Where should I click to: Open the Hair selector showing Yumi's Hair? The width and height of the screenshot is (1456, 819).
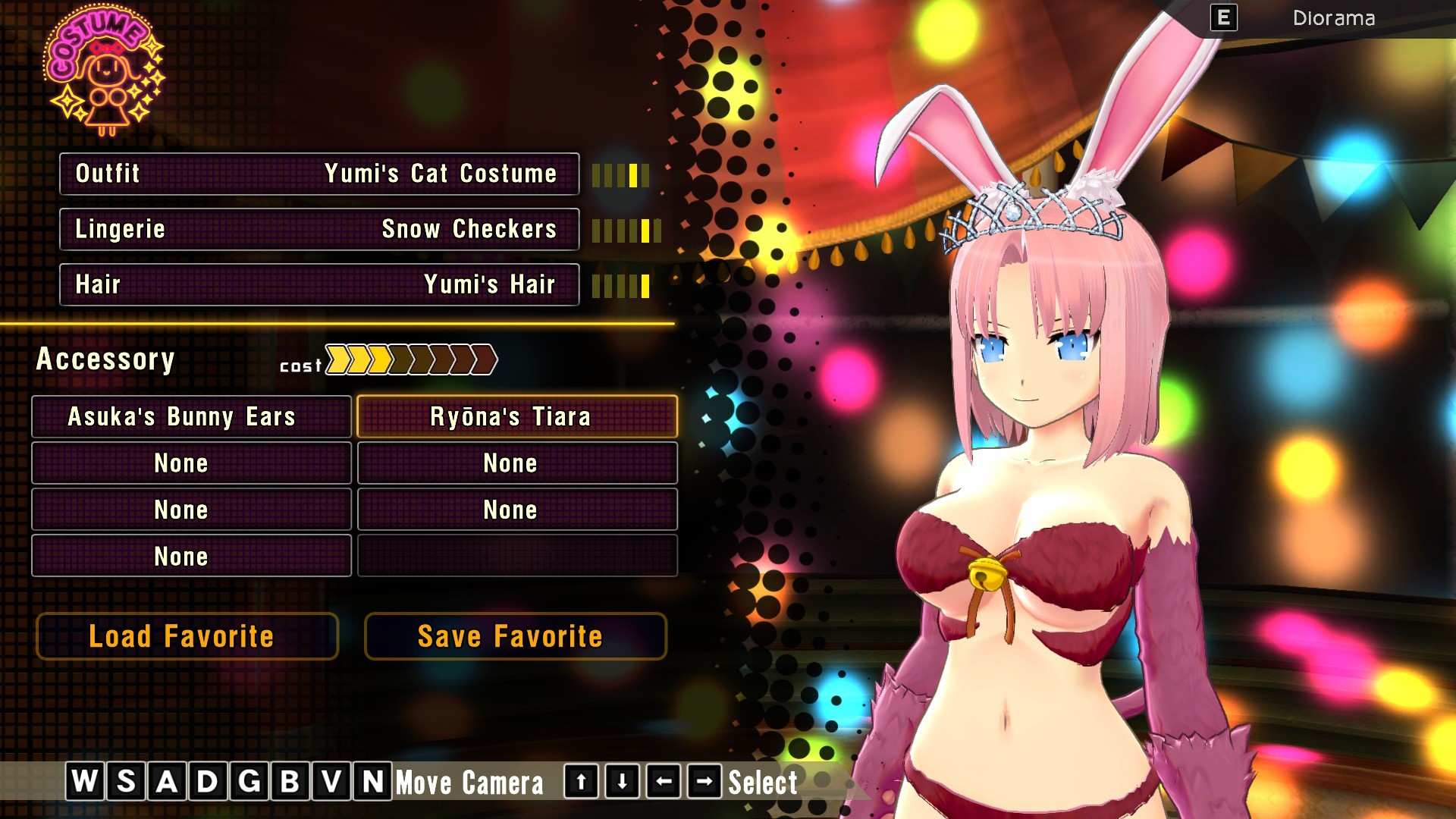pos(318,284)
